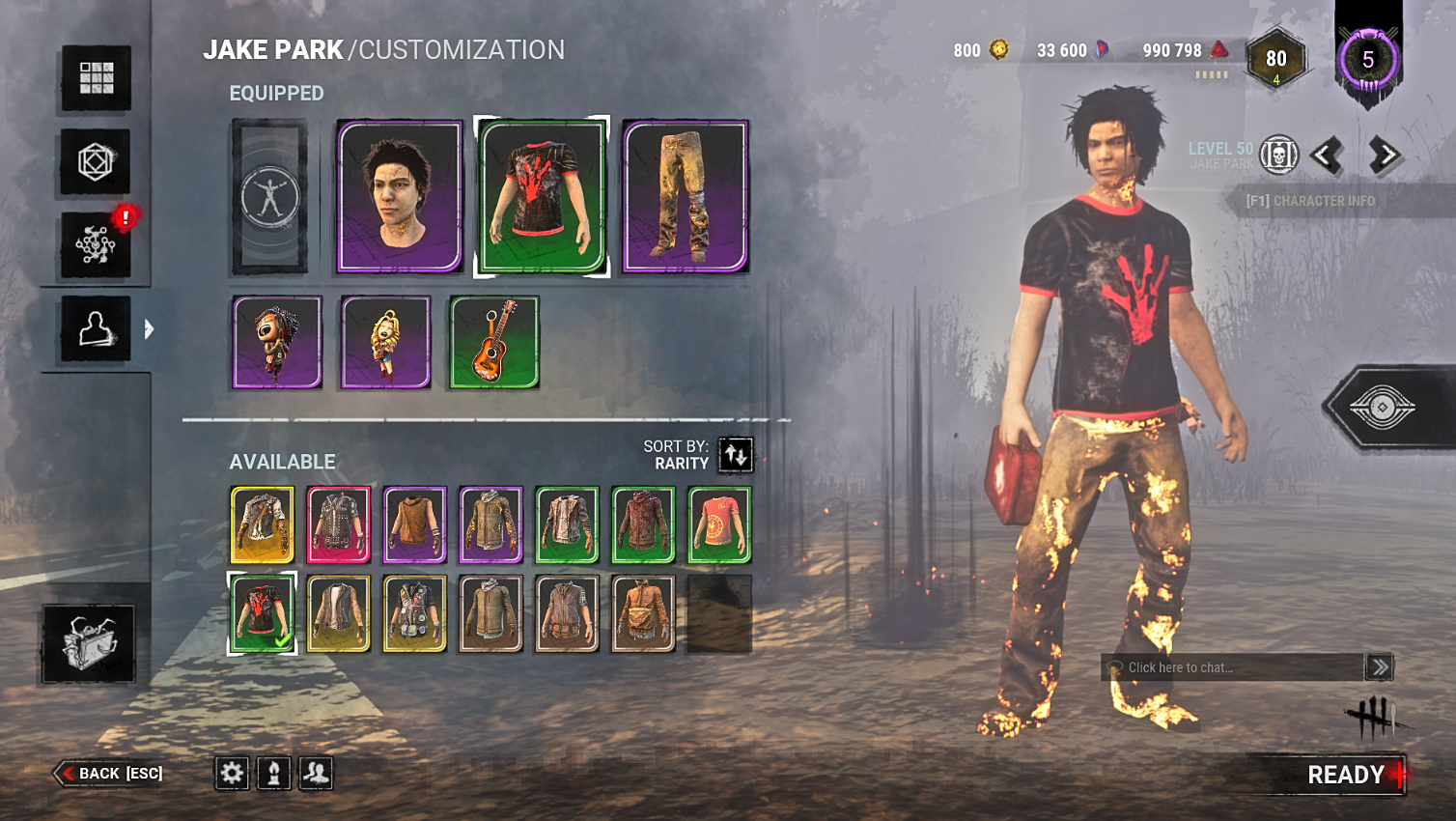Toggle the Sort by Rarity order arrows
The height and width of the screenshot is (821, 1456).
pyautogui.click(x=737, y=455)
